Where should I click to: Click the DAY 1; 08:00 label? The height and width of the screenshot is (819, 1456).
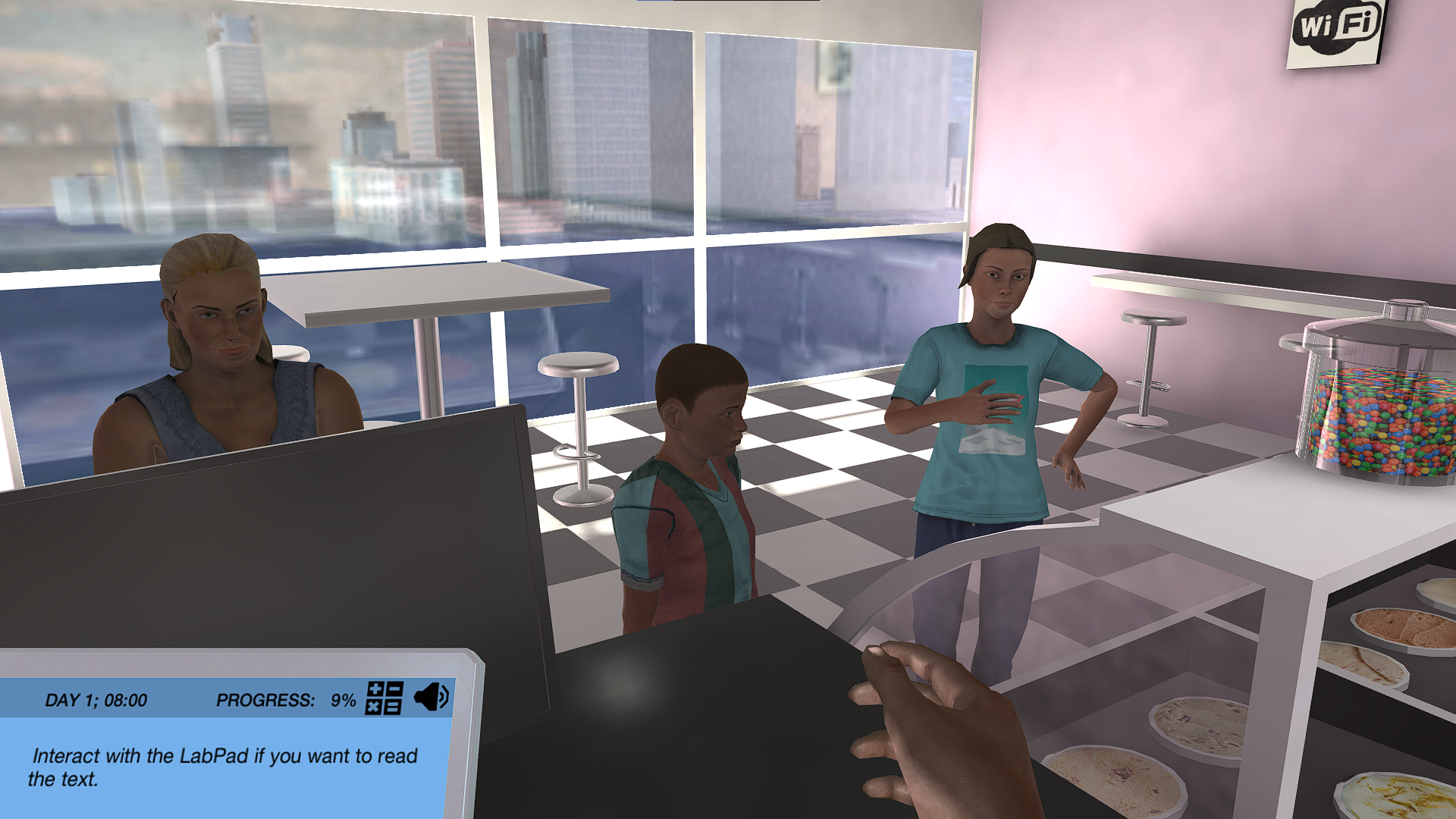click(x=96, y=700)
